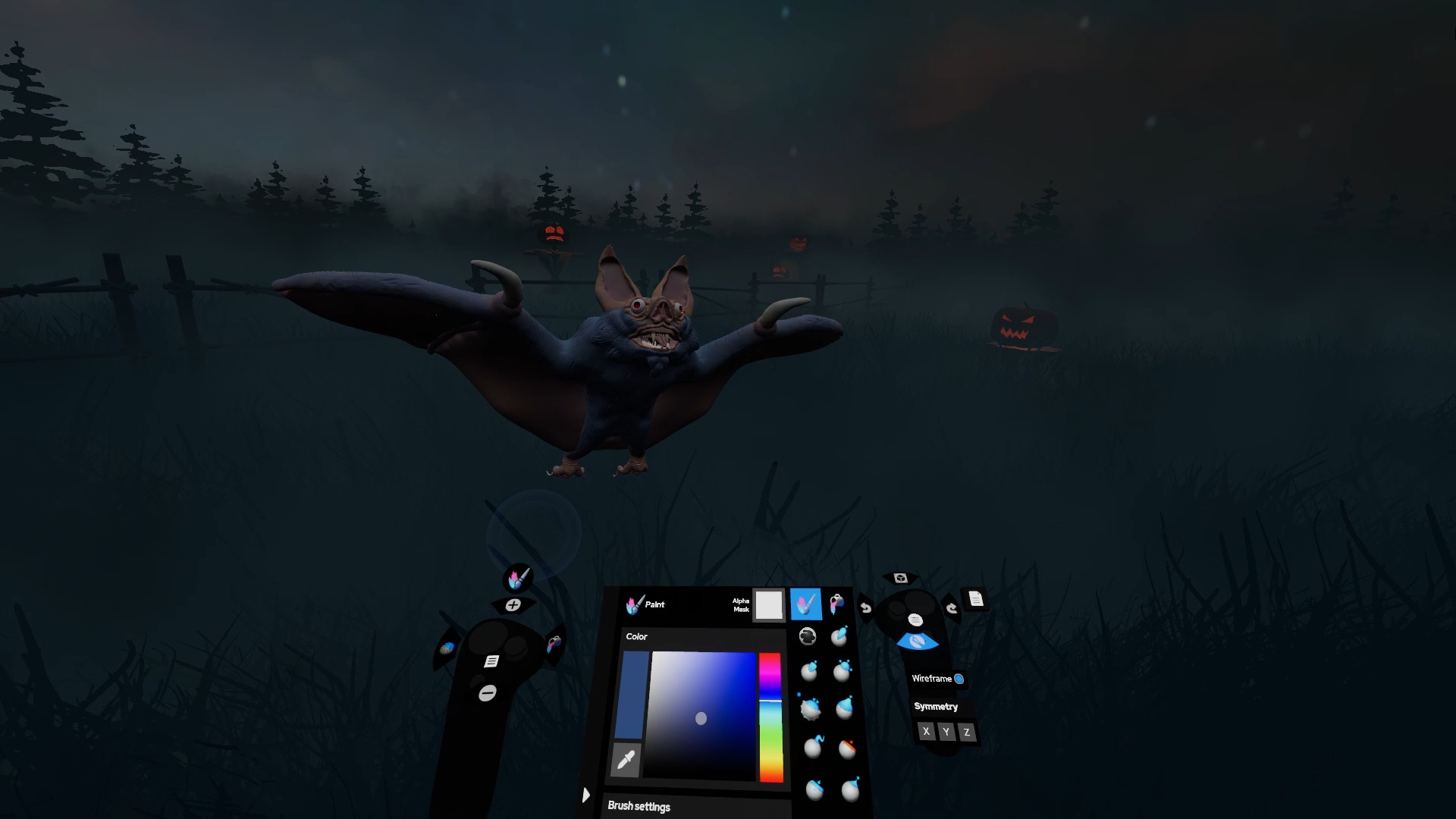Expand the Brush settings section
This screenshot has width=1456, height=819.
(639, 806)
